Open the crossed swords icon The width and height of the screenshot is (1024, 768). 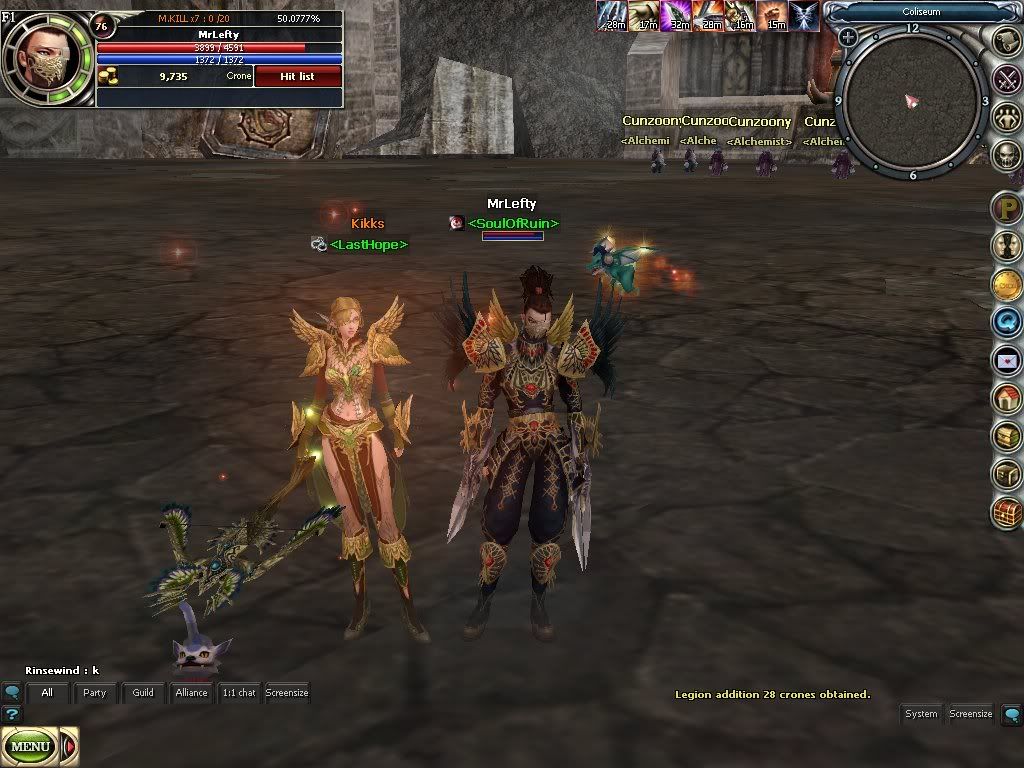pos(1006,78)
